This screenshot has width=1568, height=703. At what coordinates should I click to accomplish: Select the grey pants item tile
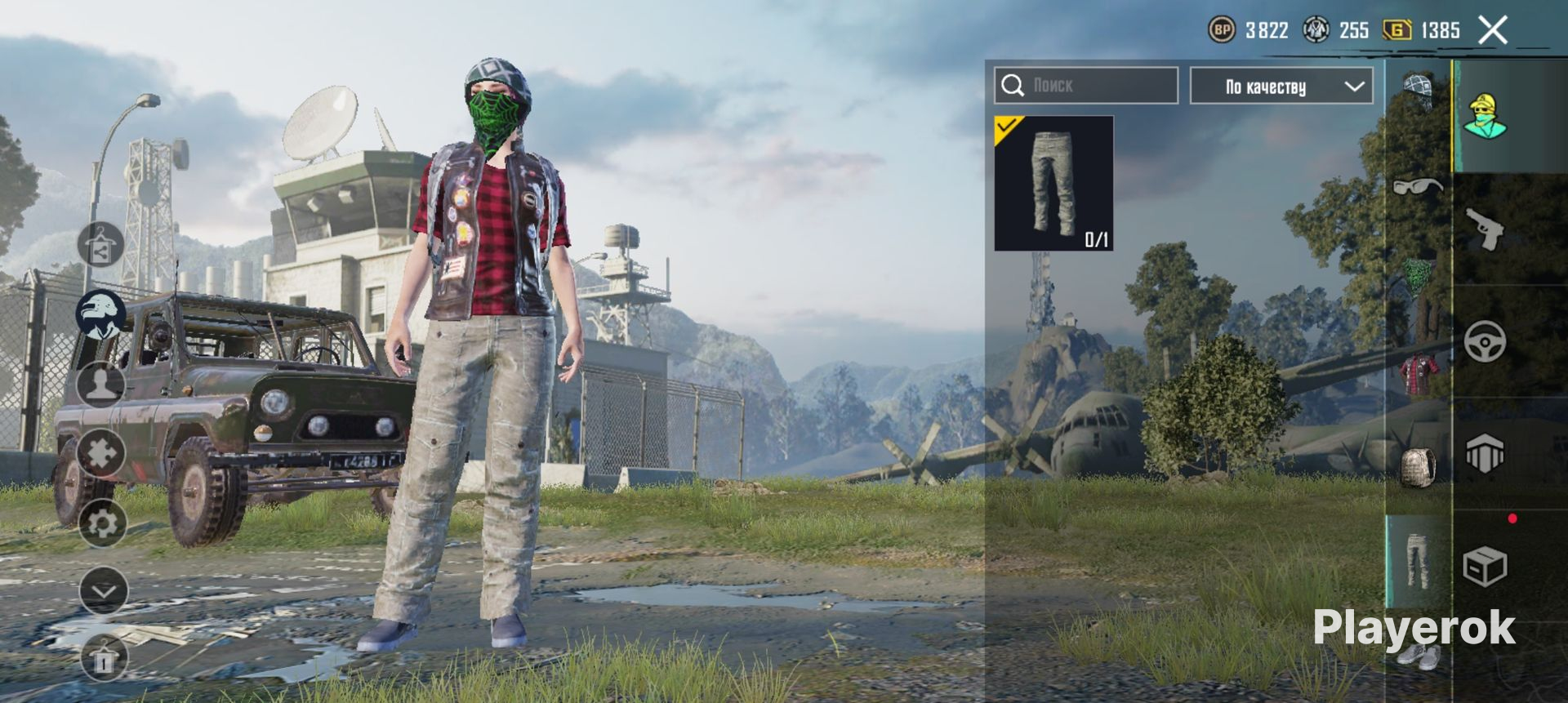[1053, 184]
